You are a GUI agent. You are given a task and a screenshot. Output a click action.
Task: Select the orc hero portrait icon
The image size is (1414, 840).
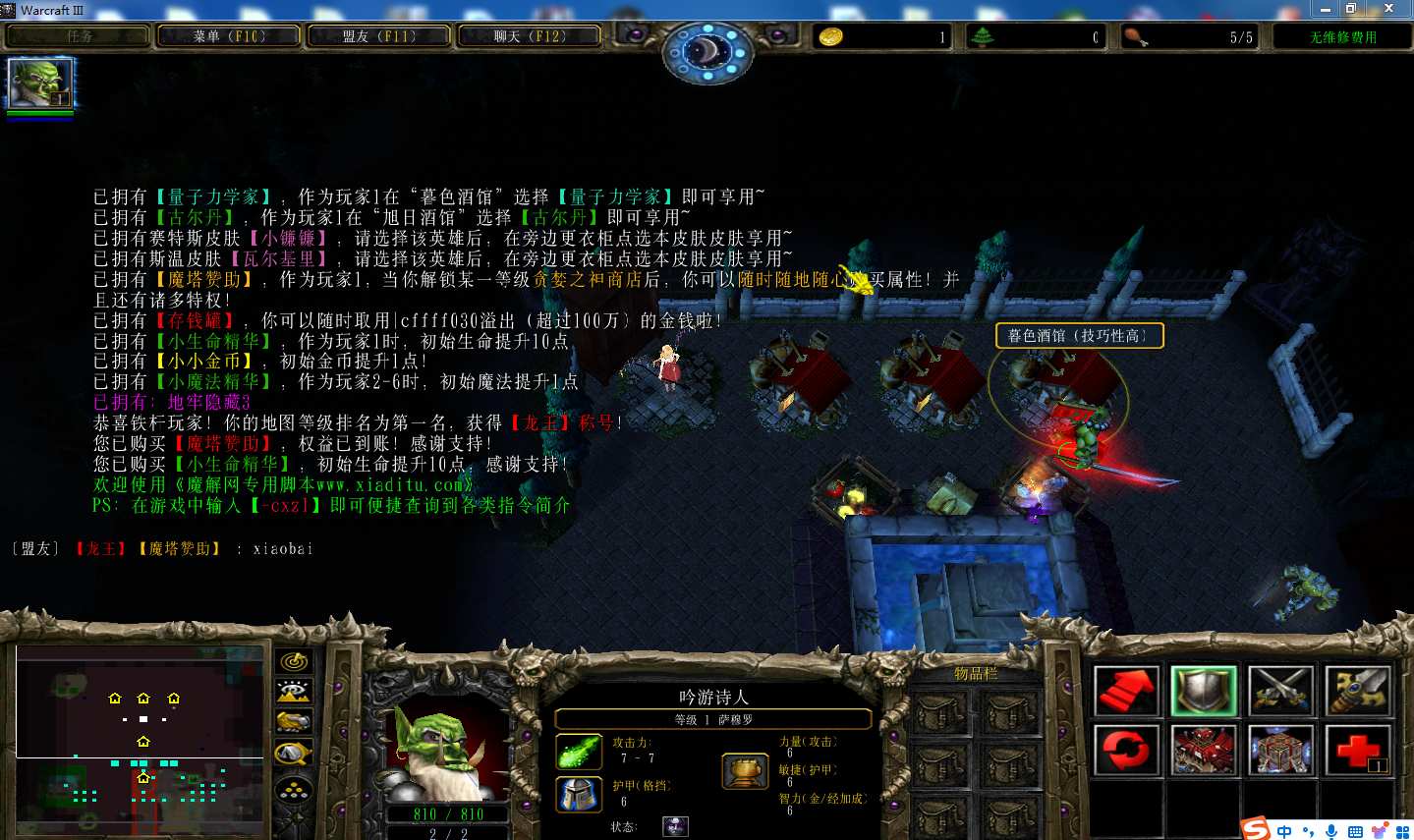(40, 84)
